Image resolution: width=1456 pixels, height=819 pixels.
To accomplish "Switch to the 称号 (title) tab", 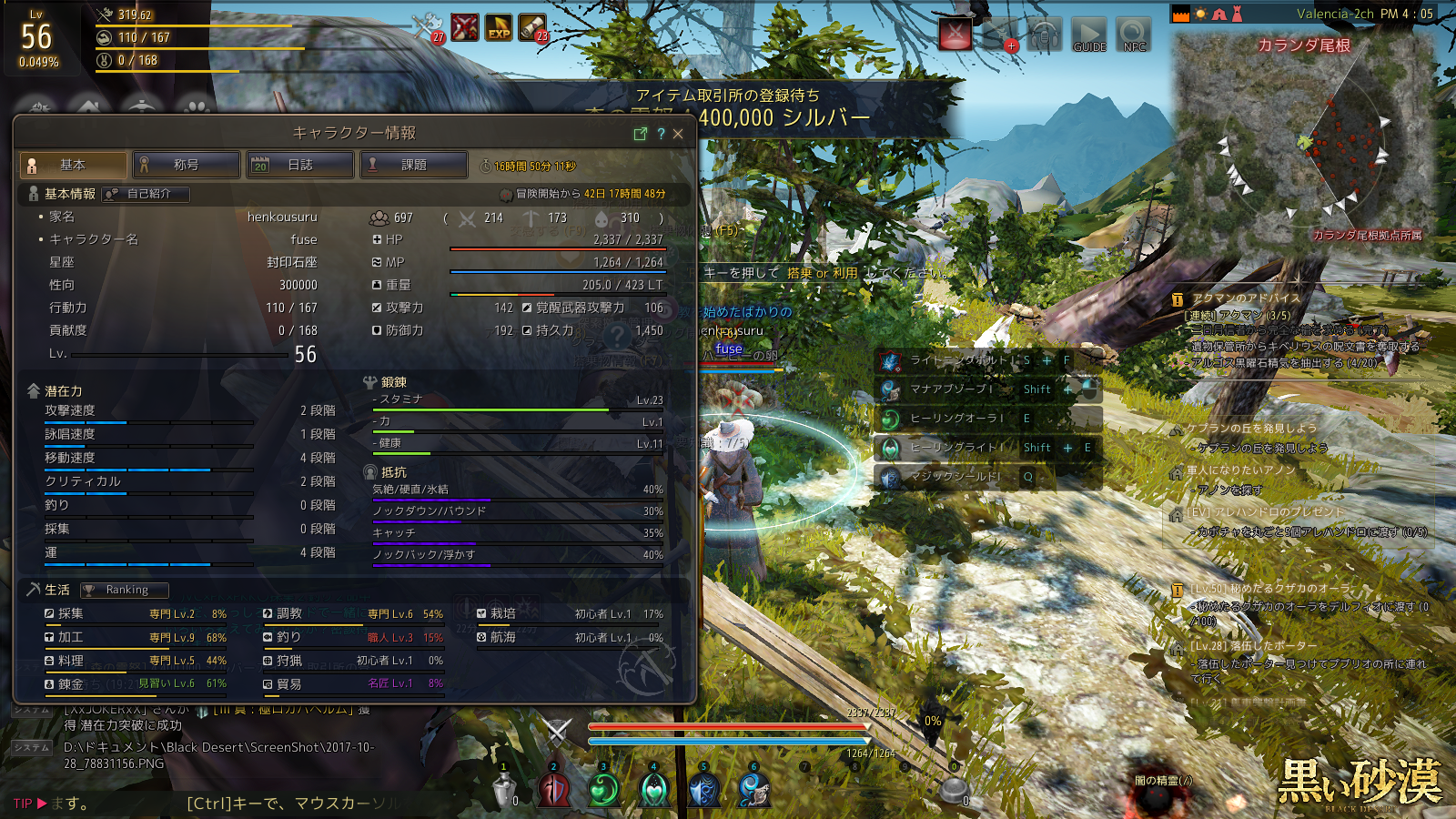I will [187, 165].
